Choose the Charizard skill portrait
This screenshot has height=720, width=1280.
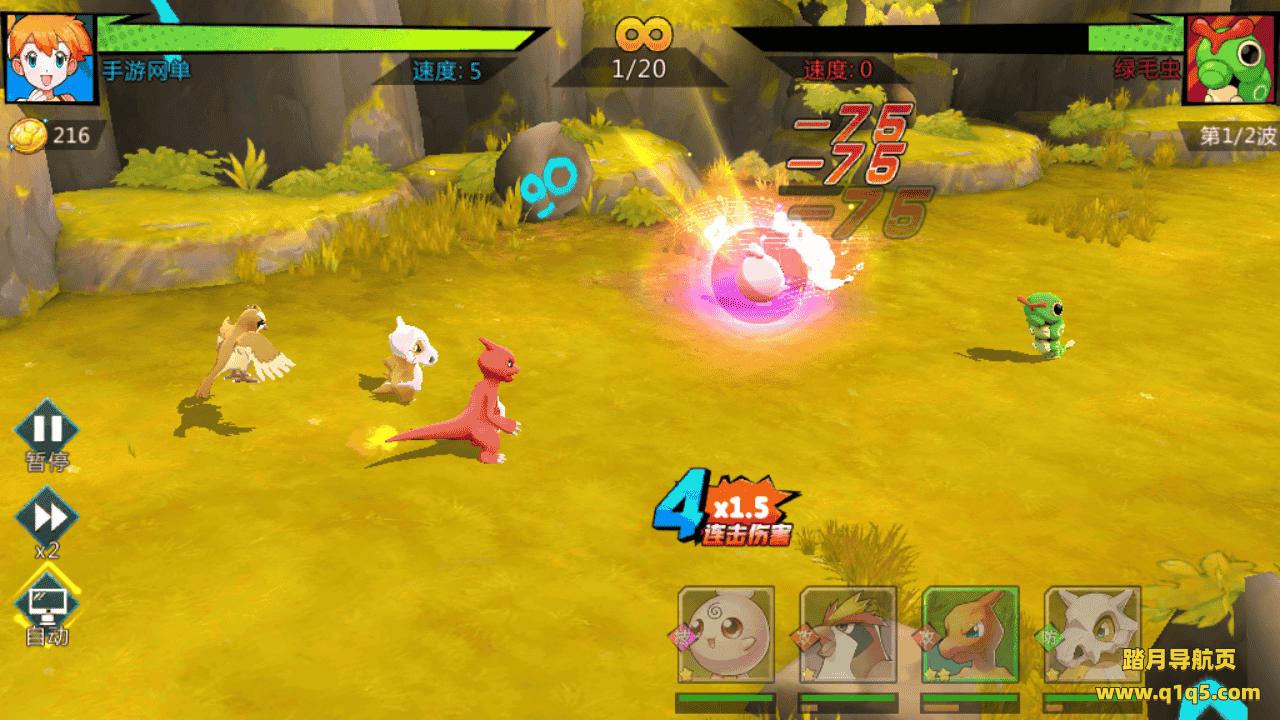tap(970, 636)
